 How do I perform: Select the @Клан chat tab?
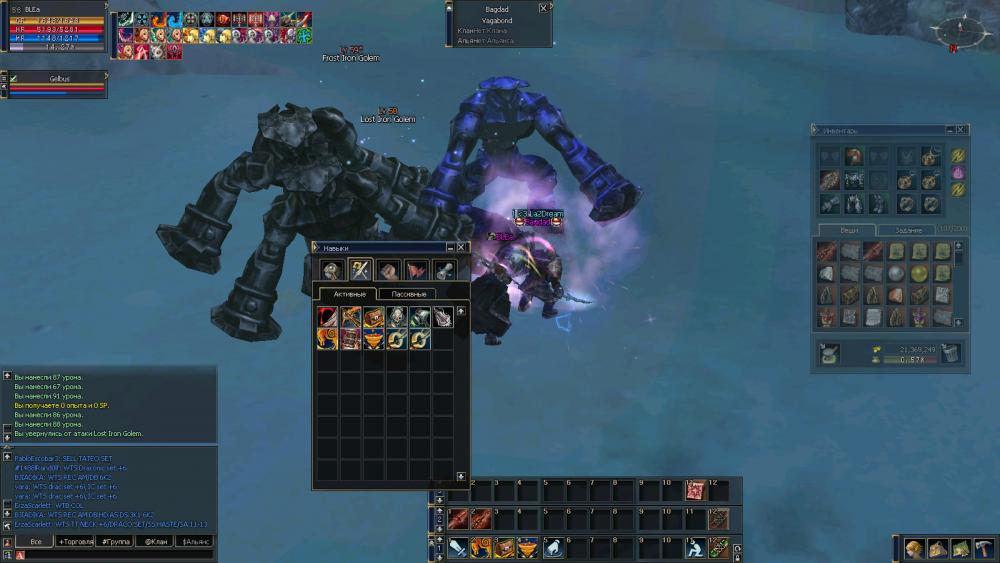click(x=155, y=541)
